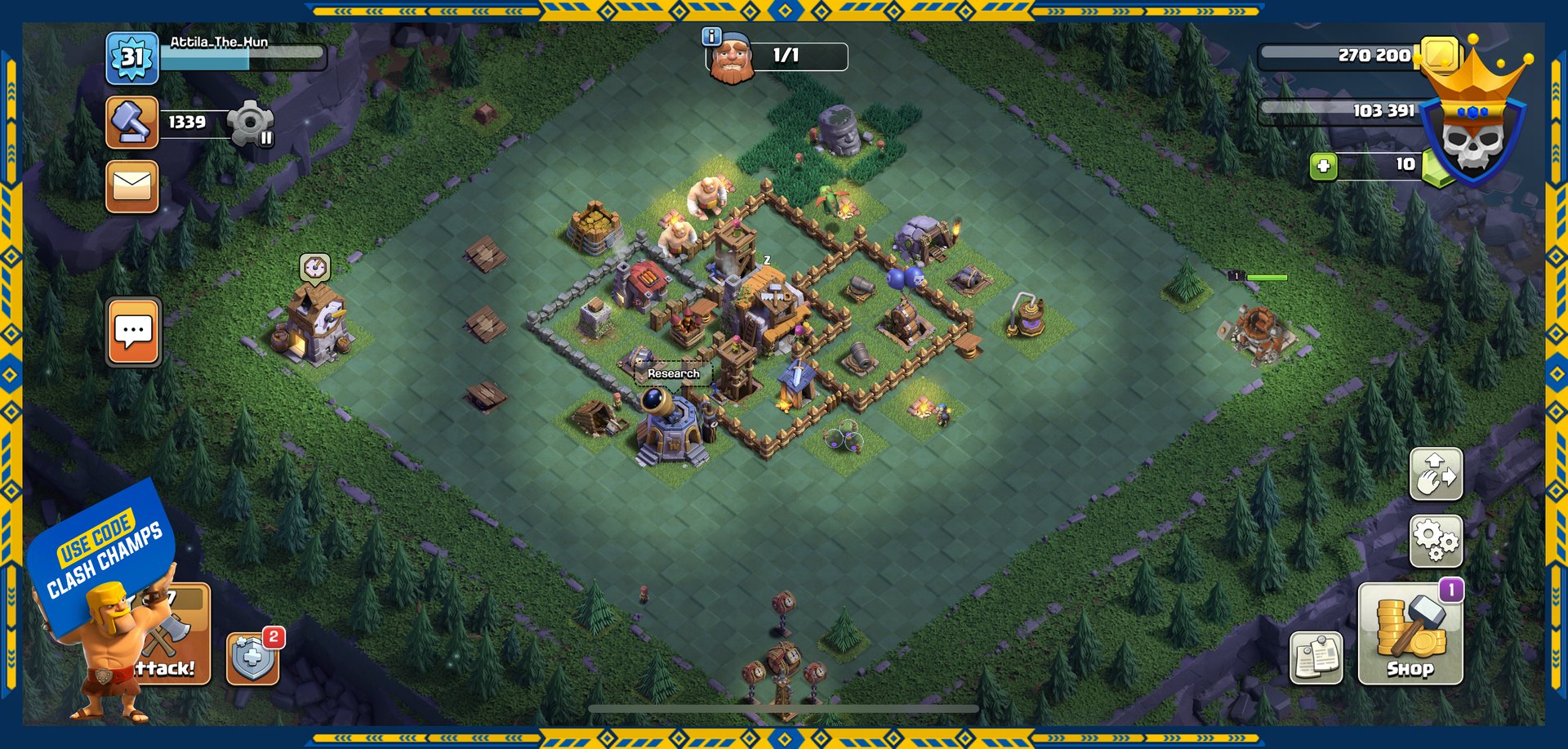Tap the tap-and-arrows button above settings
This screenshot has height=749, width=1568.
point(1436,474)
